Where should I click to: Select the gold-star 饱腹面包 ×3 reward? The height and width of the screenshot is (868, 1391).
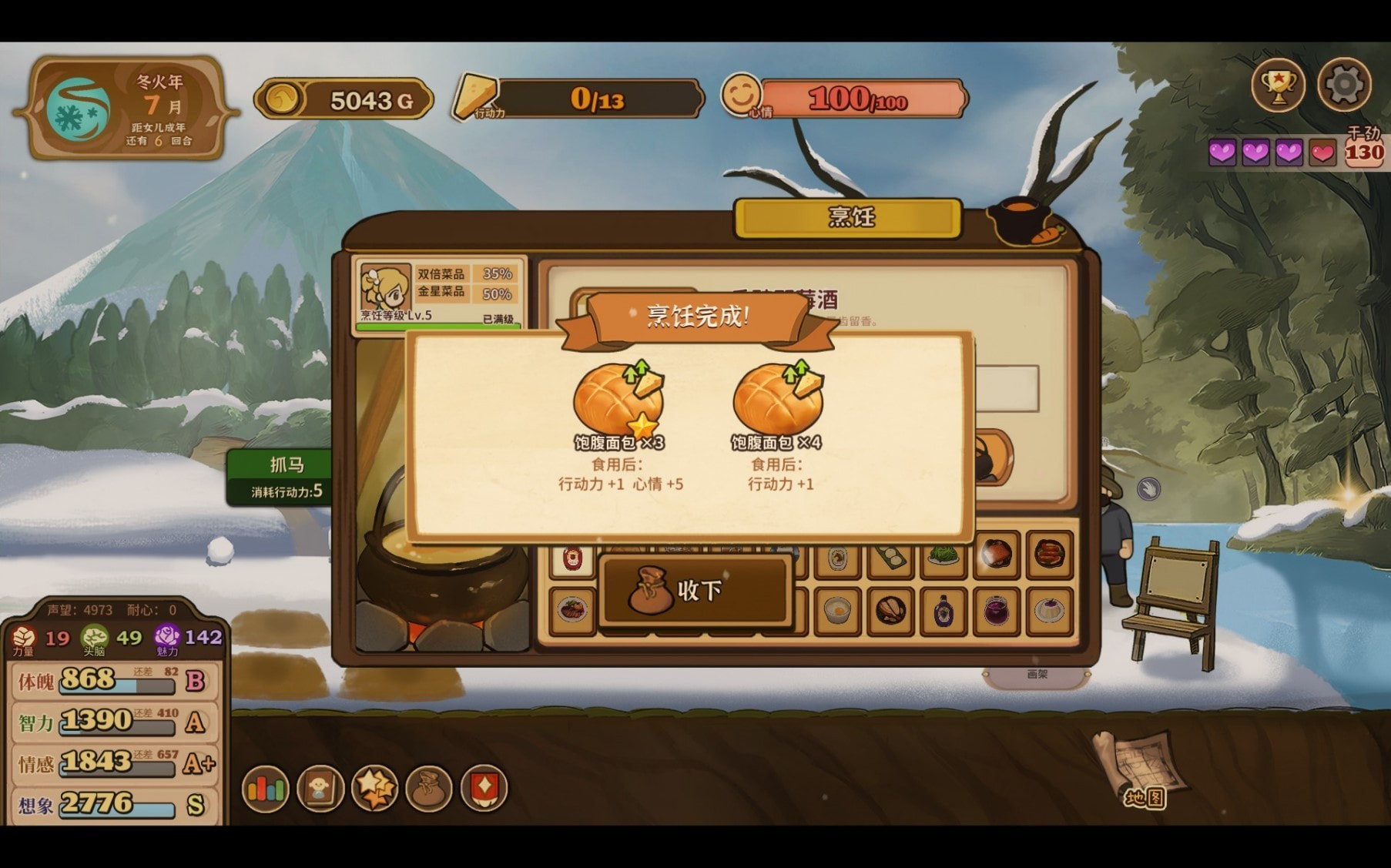(x=618, y=402)
